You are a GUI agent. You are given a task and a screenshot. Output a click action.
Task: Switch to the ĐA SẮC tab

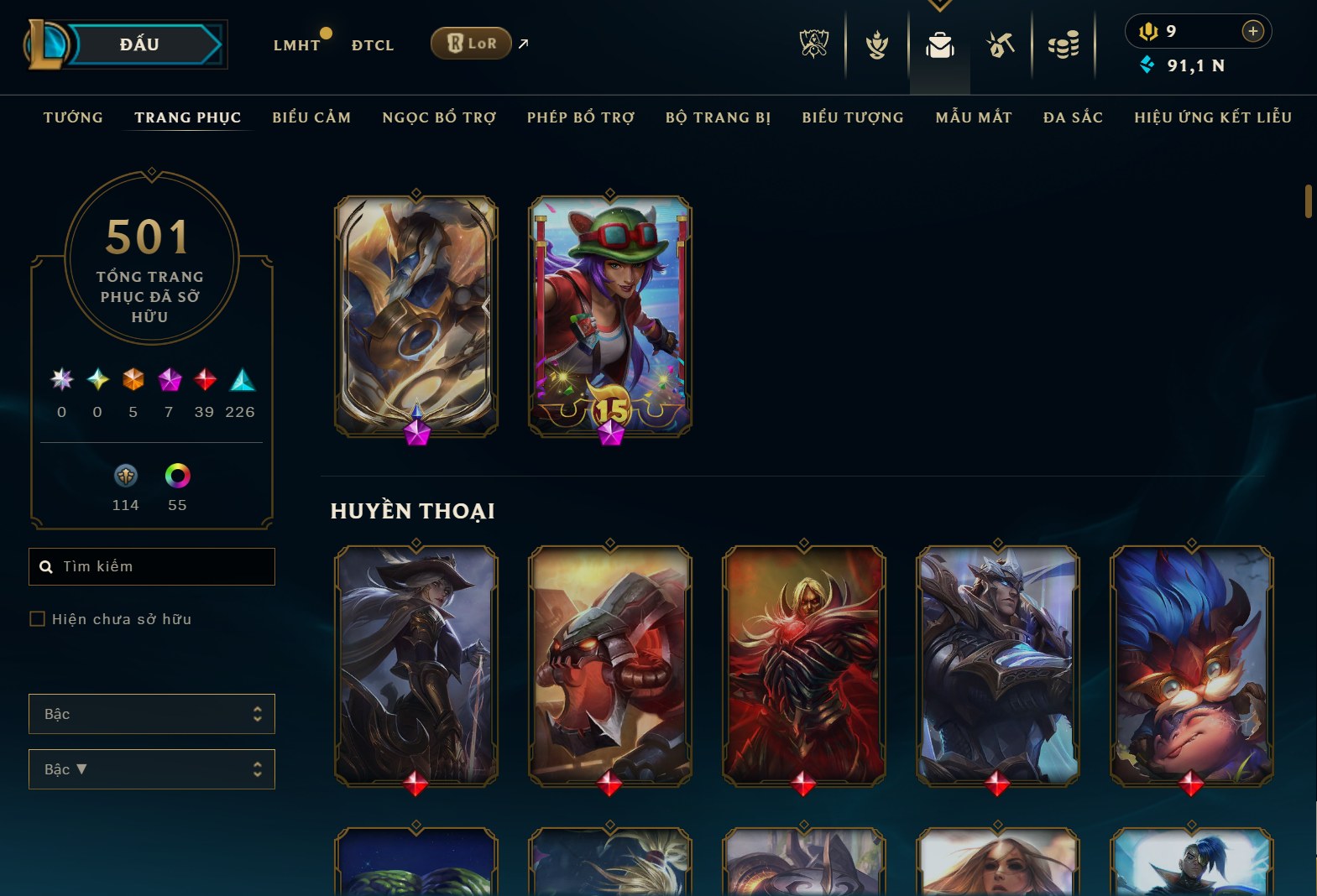point(1073,117)
